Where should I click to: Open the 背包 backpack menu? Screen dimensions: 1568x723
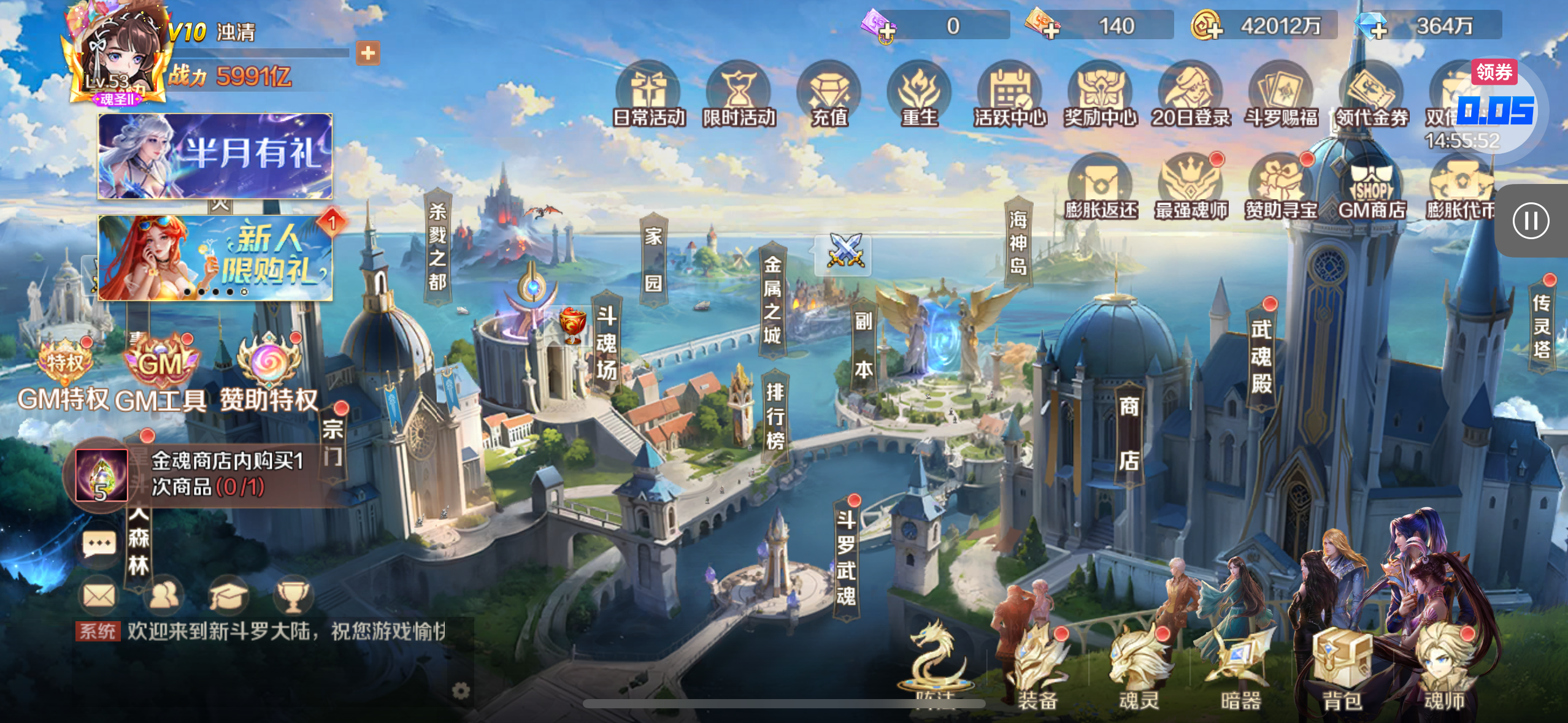coord(1342,670)
